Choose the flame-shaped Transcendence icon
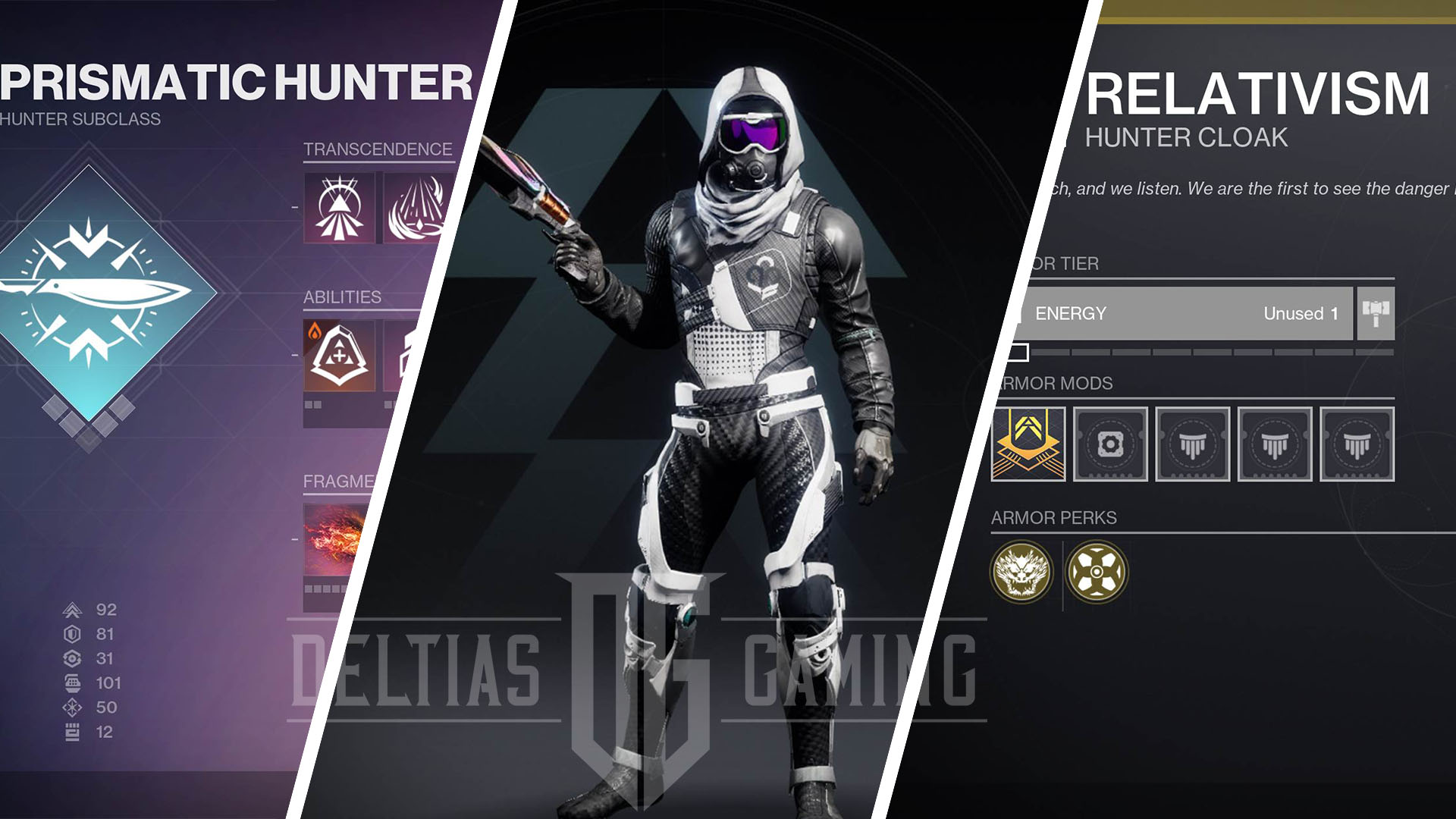Viewport: 1456px width, 819px height. tap(417, 208)
